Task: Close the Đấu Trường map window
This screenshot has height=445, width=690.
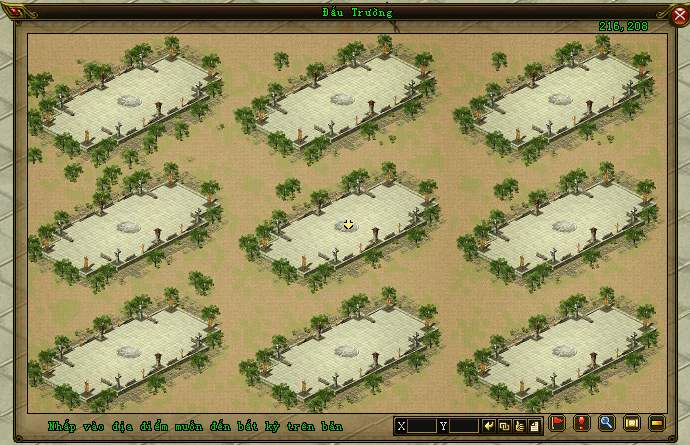Action: pos(679,14)
